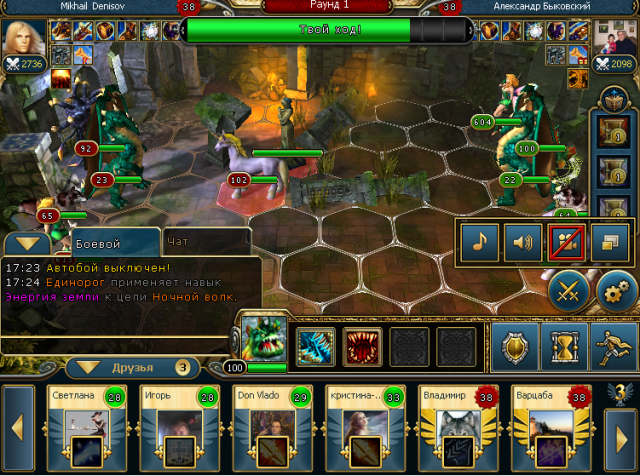640x476 pixels.
Task: Collapse the Друзья friends panel
Action: pyautogui.click(x=92, y=367)
